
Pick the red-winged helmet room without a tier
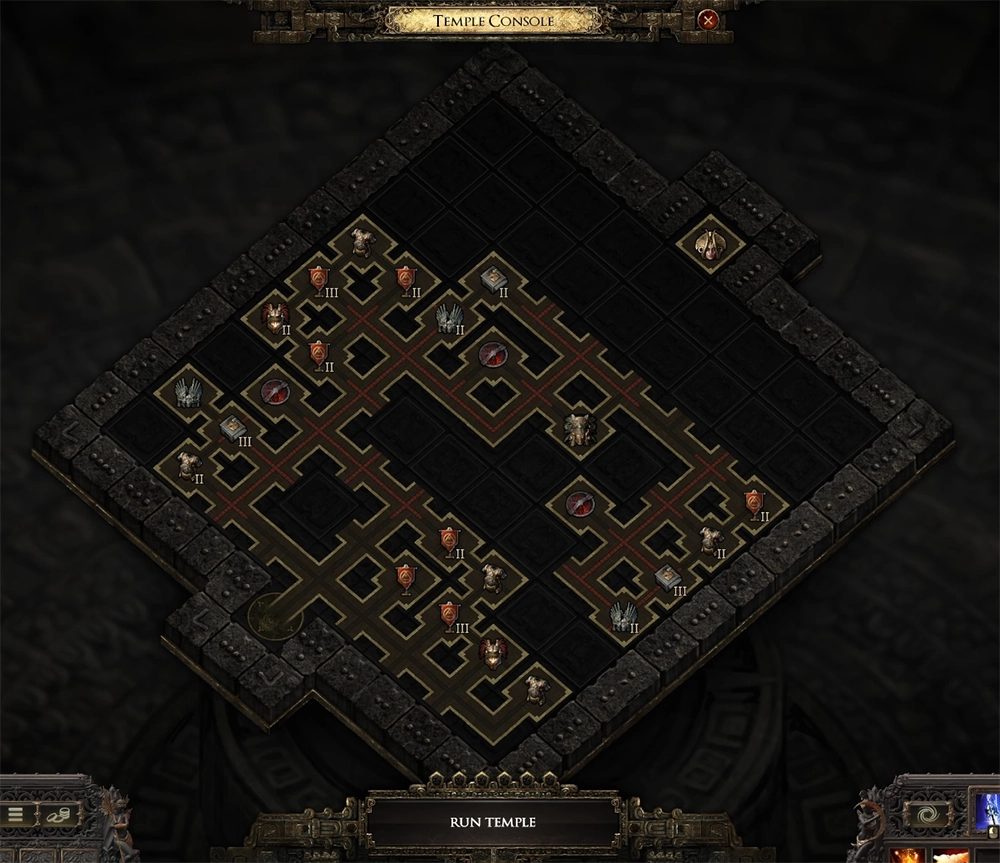pyautogui.click(x=492, y=652)
